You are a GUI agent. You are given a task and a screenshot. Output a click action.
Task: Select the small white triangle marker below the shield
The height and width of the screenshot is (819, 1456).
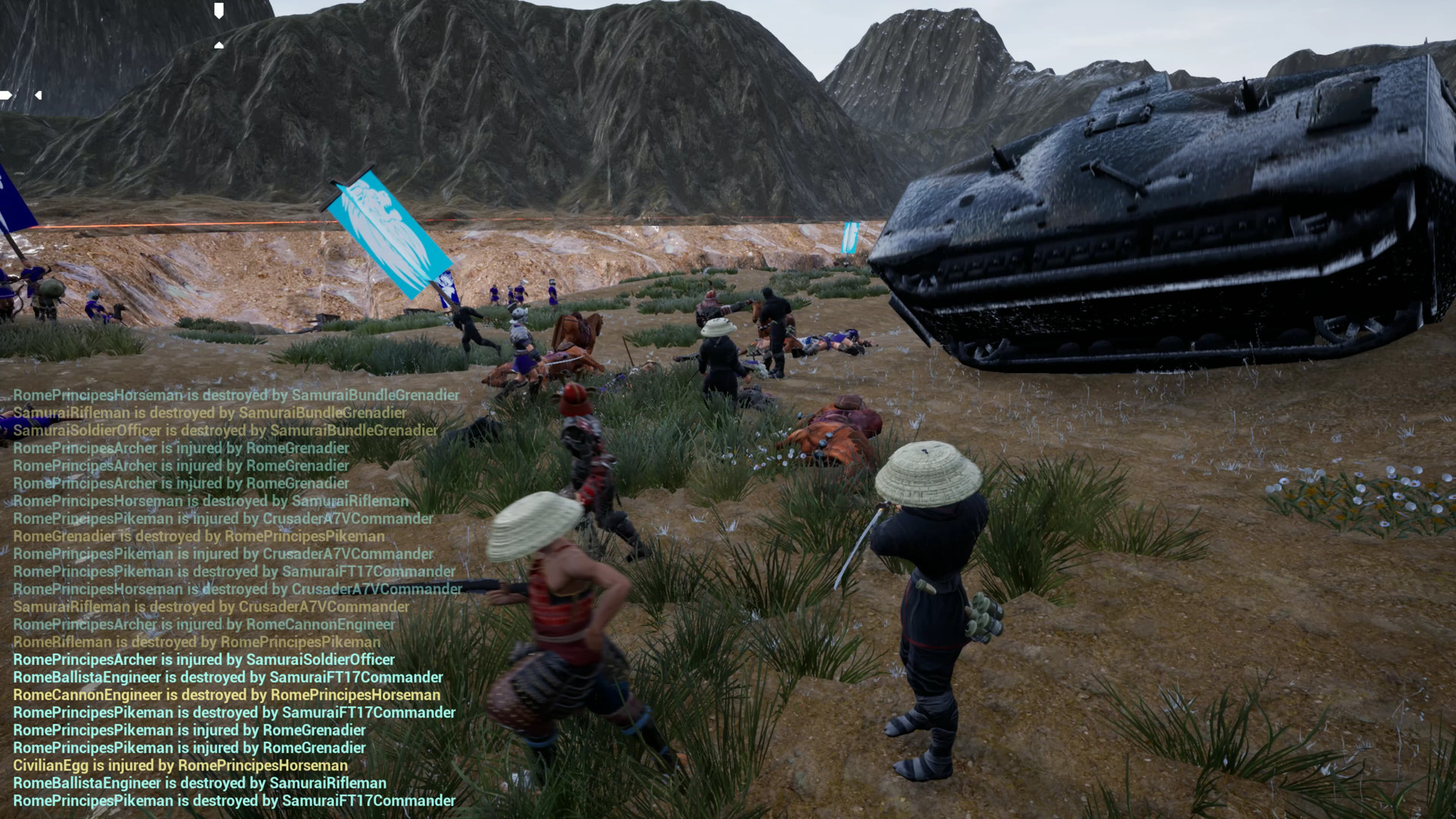coord(218,45)
